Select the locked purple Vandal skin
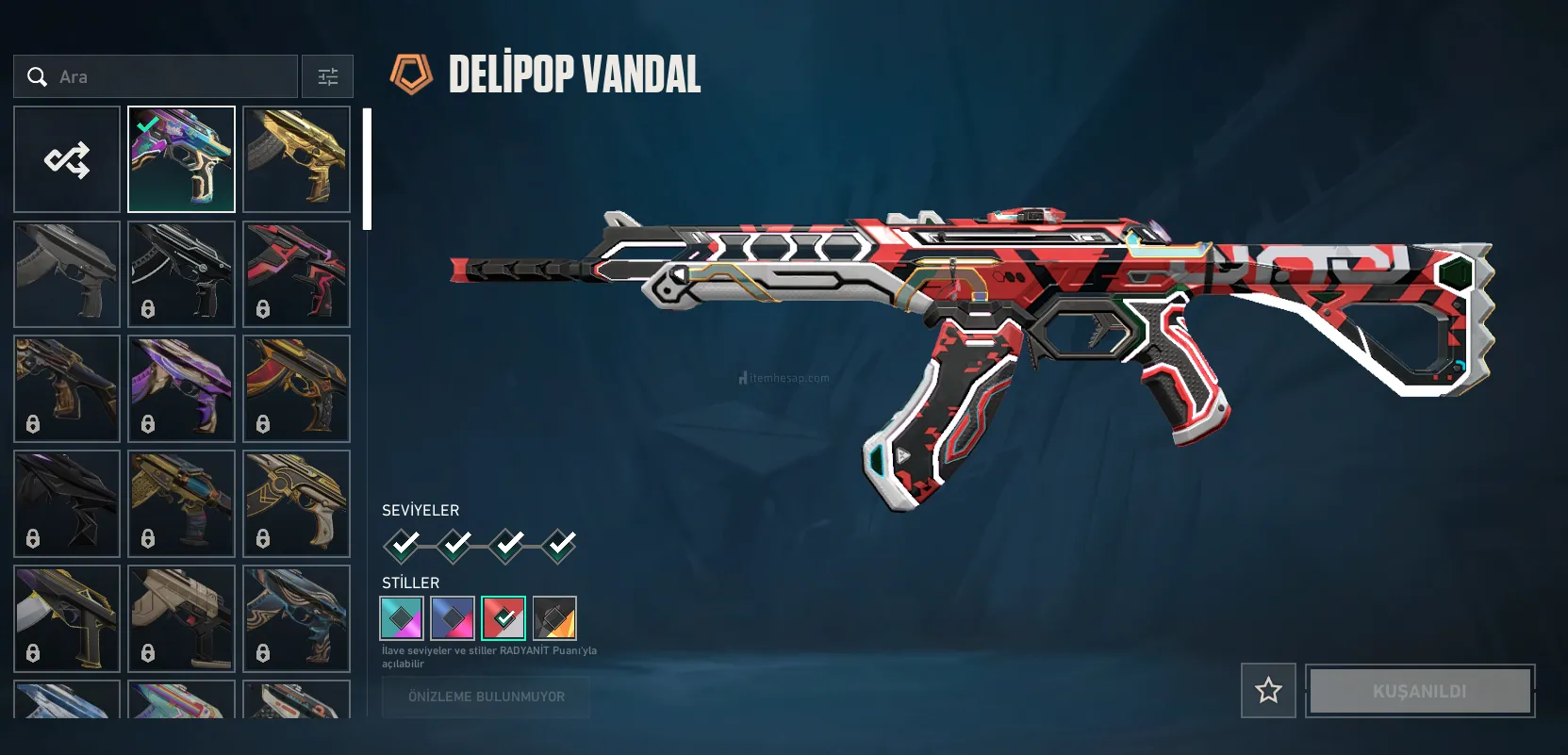This screenshot has width=1568, height=755. [x=181, y=388]
